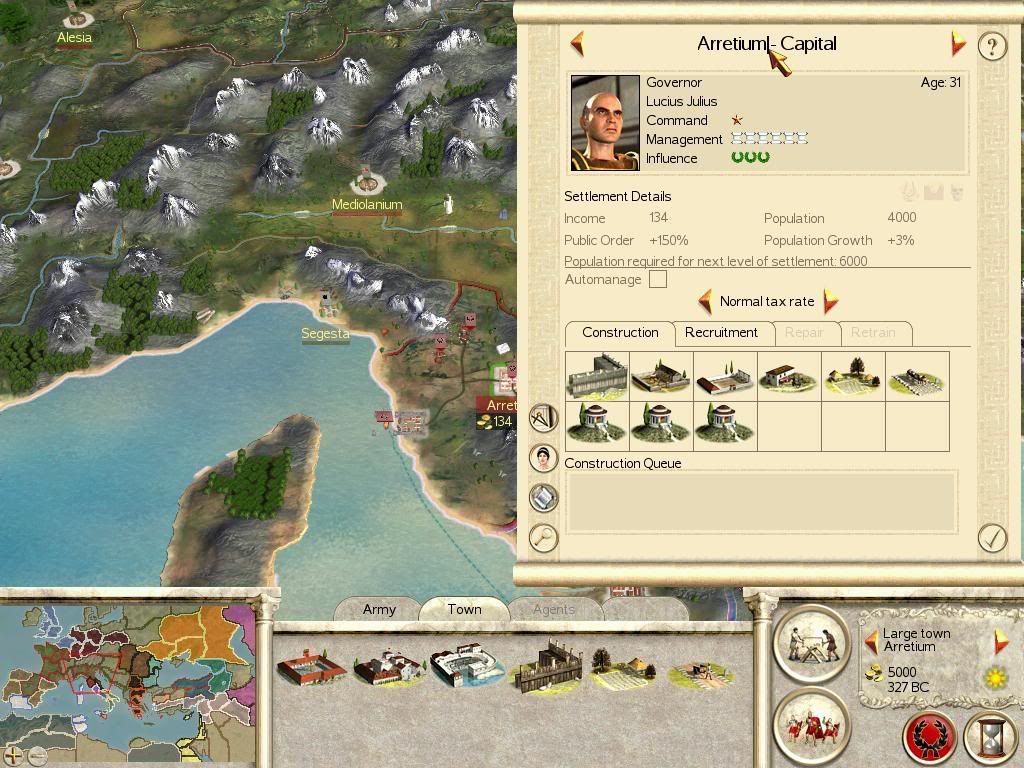Click governor Lucius Julius's portrait
The width and height of the screenshot is (1024, 768).
tap(605, 123)
